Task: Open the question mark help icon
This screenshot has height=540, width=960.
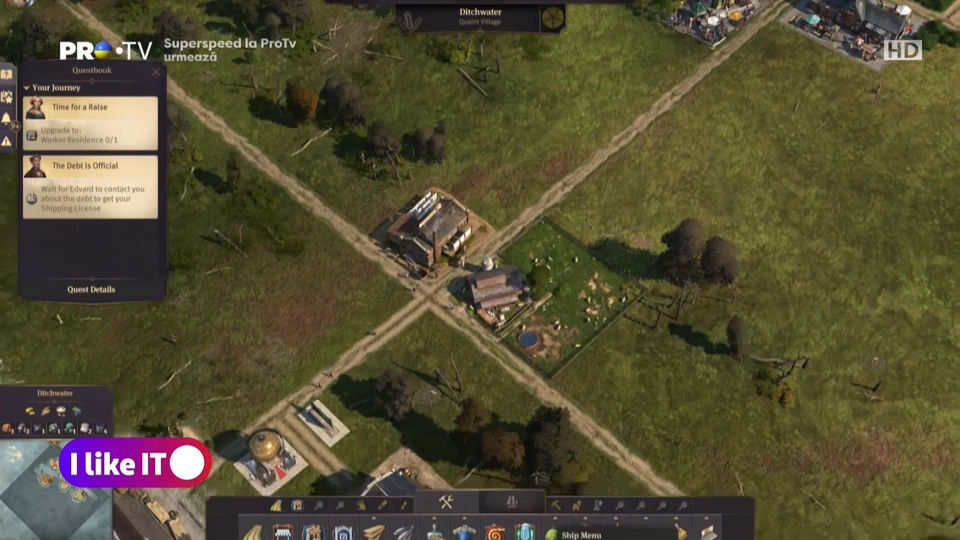Action: 6,74
